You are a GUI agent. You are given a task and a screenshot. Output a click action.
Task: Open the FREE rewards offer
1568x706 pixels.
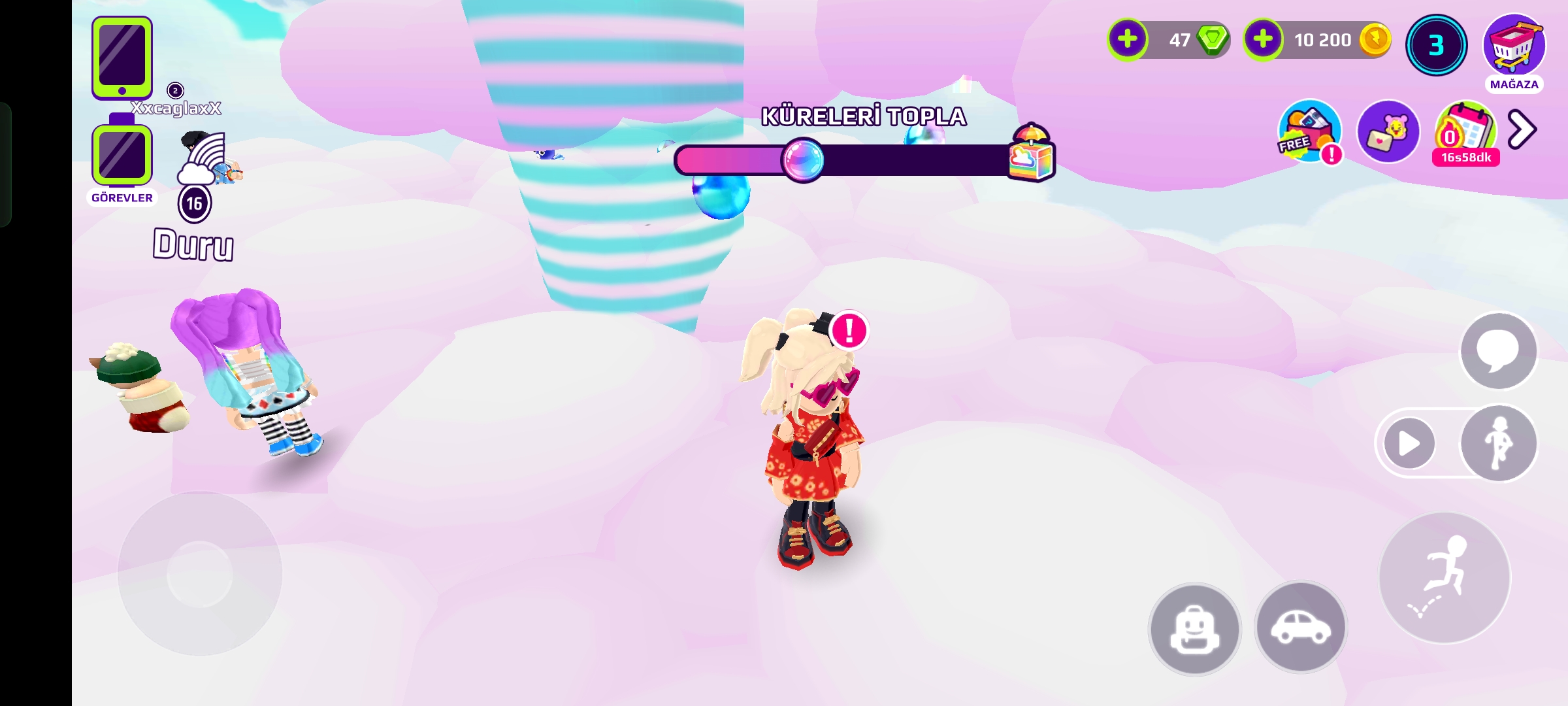coord(1309,131)
